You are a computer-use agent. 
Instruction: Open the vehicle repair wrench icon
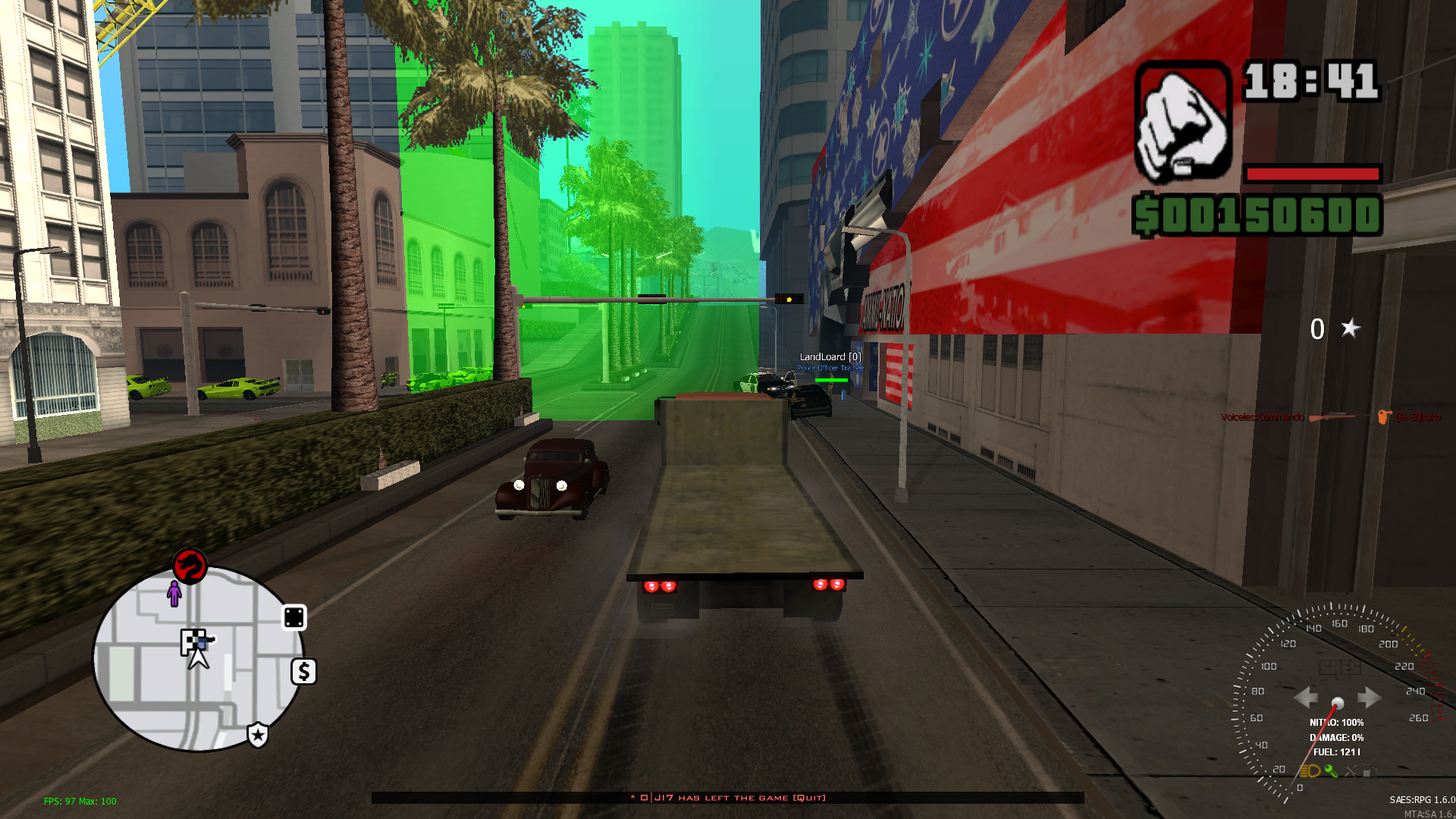(1351, 770)
